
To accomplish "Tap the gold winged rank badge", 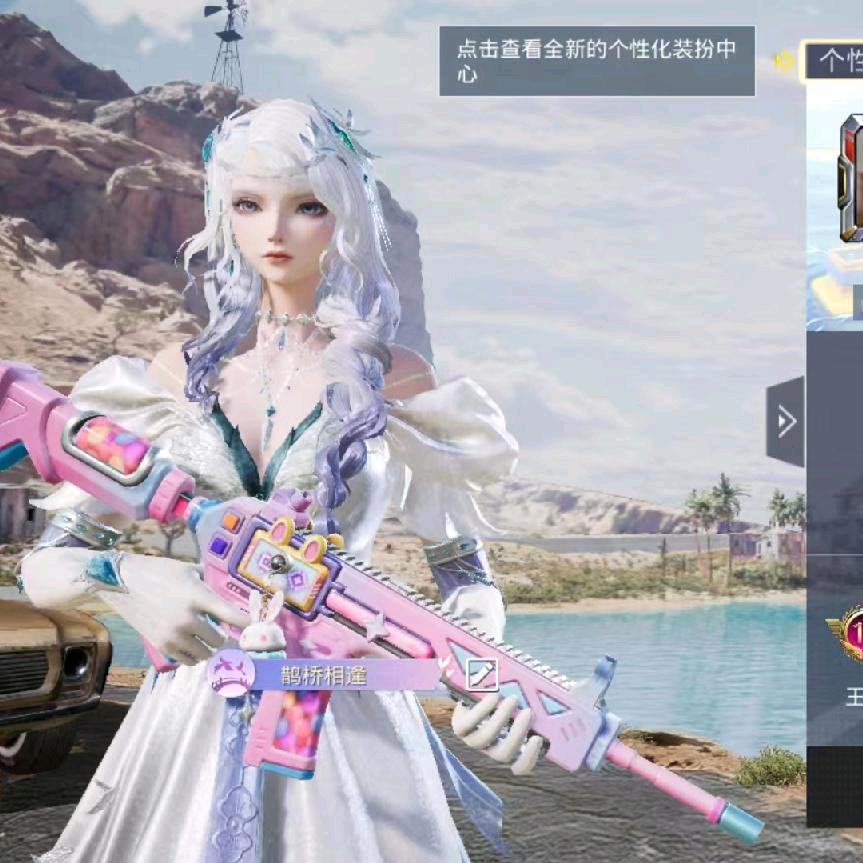I will pyautogui.click(x=846, y=633).
